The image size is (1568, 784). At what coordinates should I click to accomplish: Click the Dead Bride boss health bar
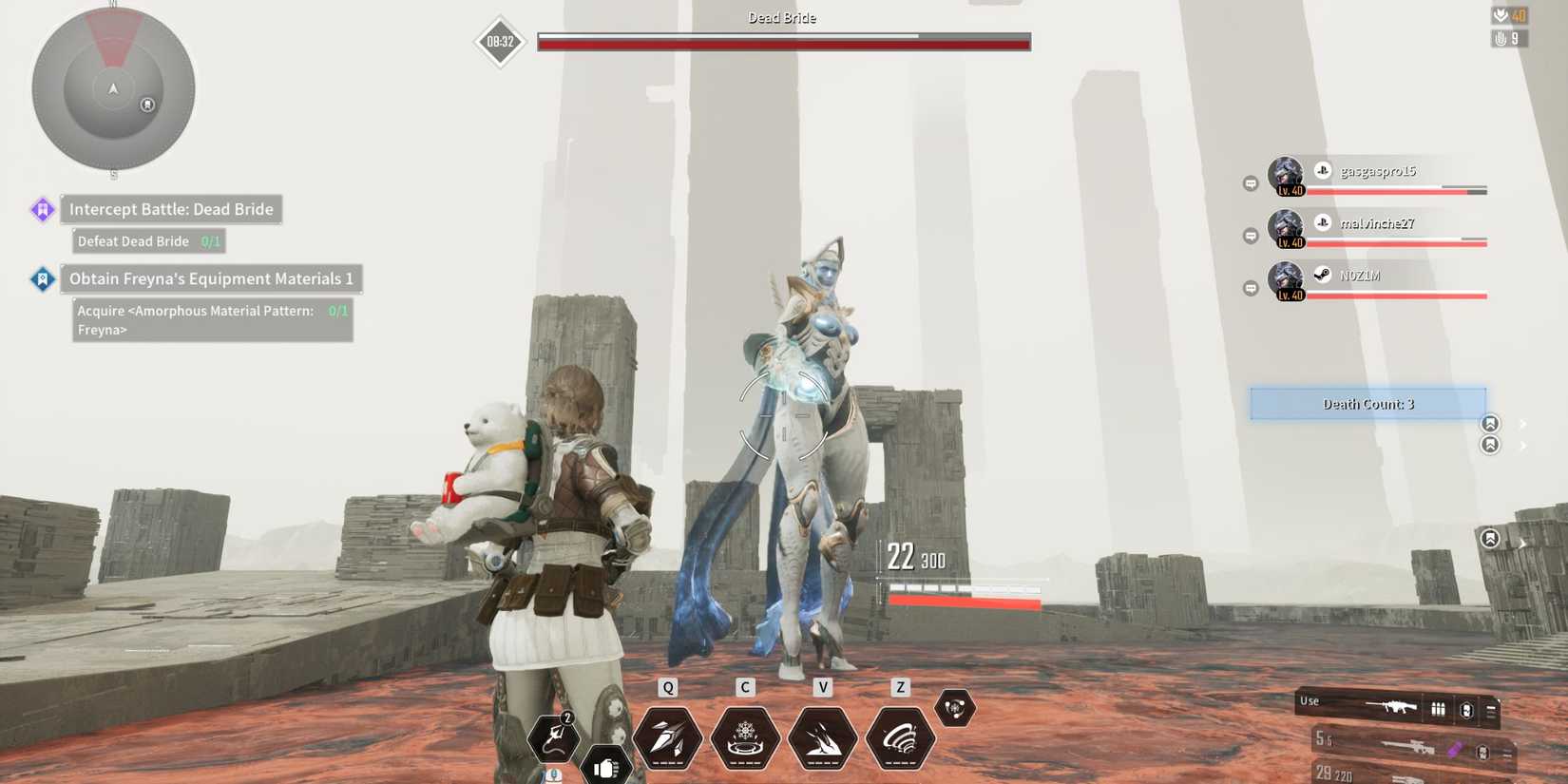[781, 40]
